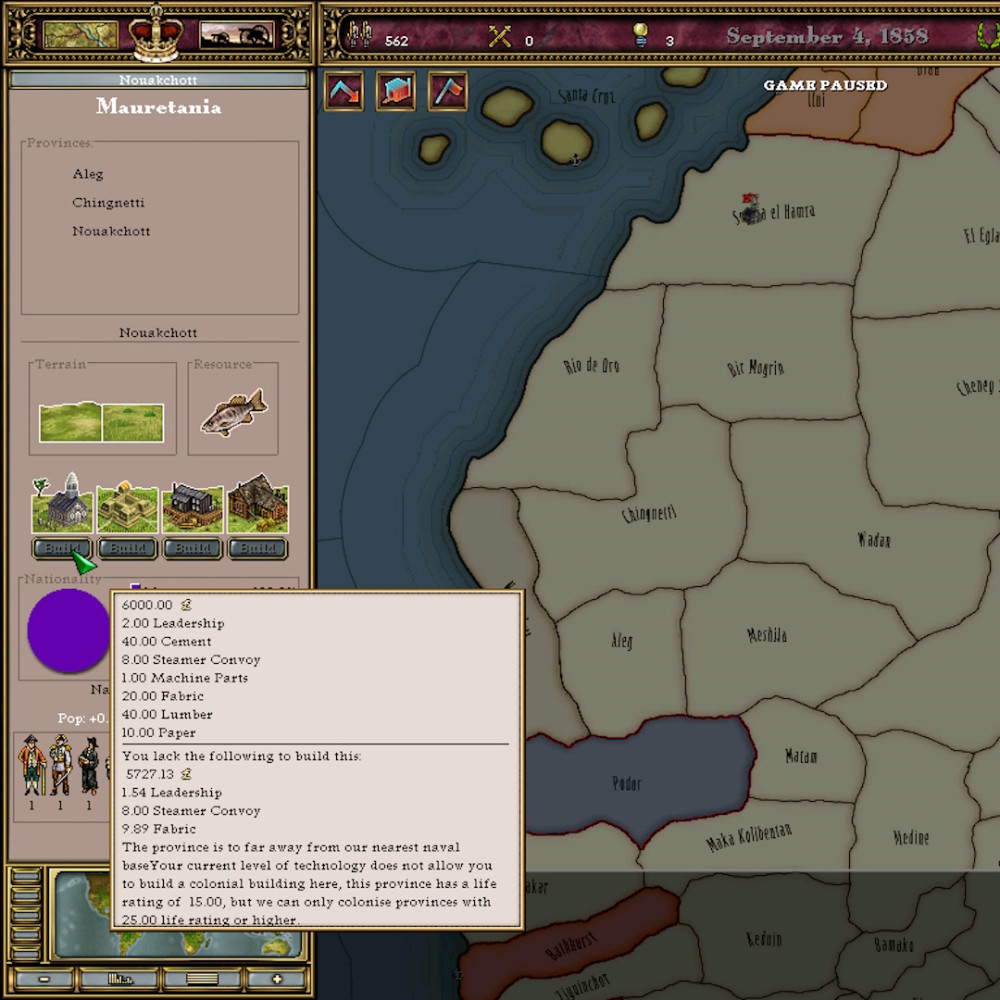Toggle the red flag map mode icon
The image size is (1000, 1000).
pyautogui.click(x=448, y=91)
